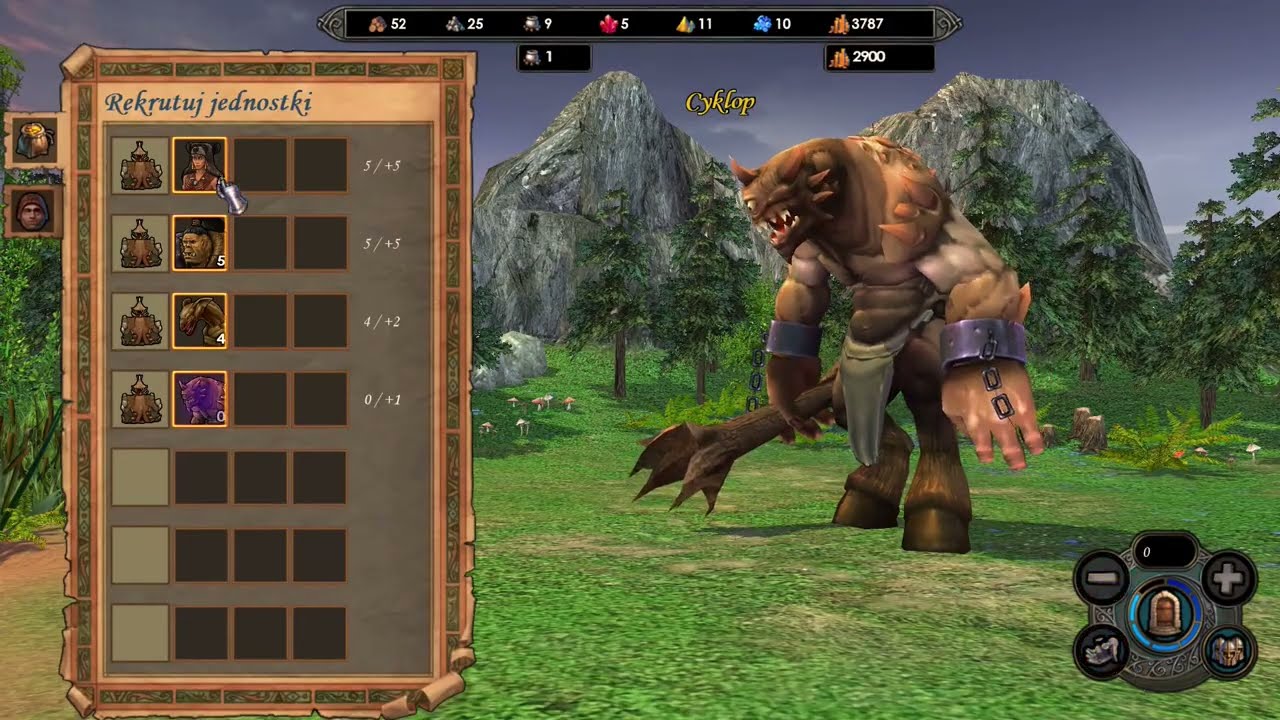Click the dwelling icon beside the shaman
Viewport: 1280px width, 720px height.
point(140,165)
